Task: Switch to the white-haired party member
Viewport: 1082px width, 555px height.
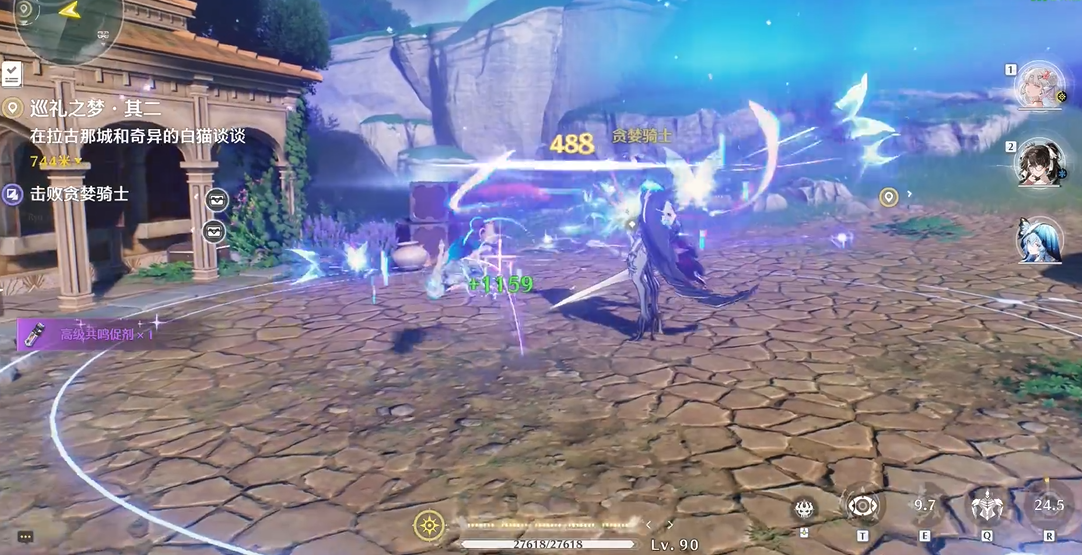Action: (1040, 85)
